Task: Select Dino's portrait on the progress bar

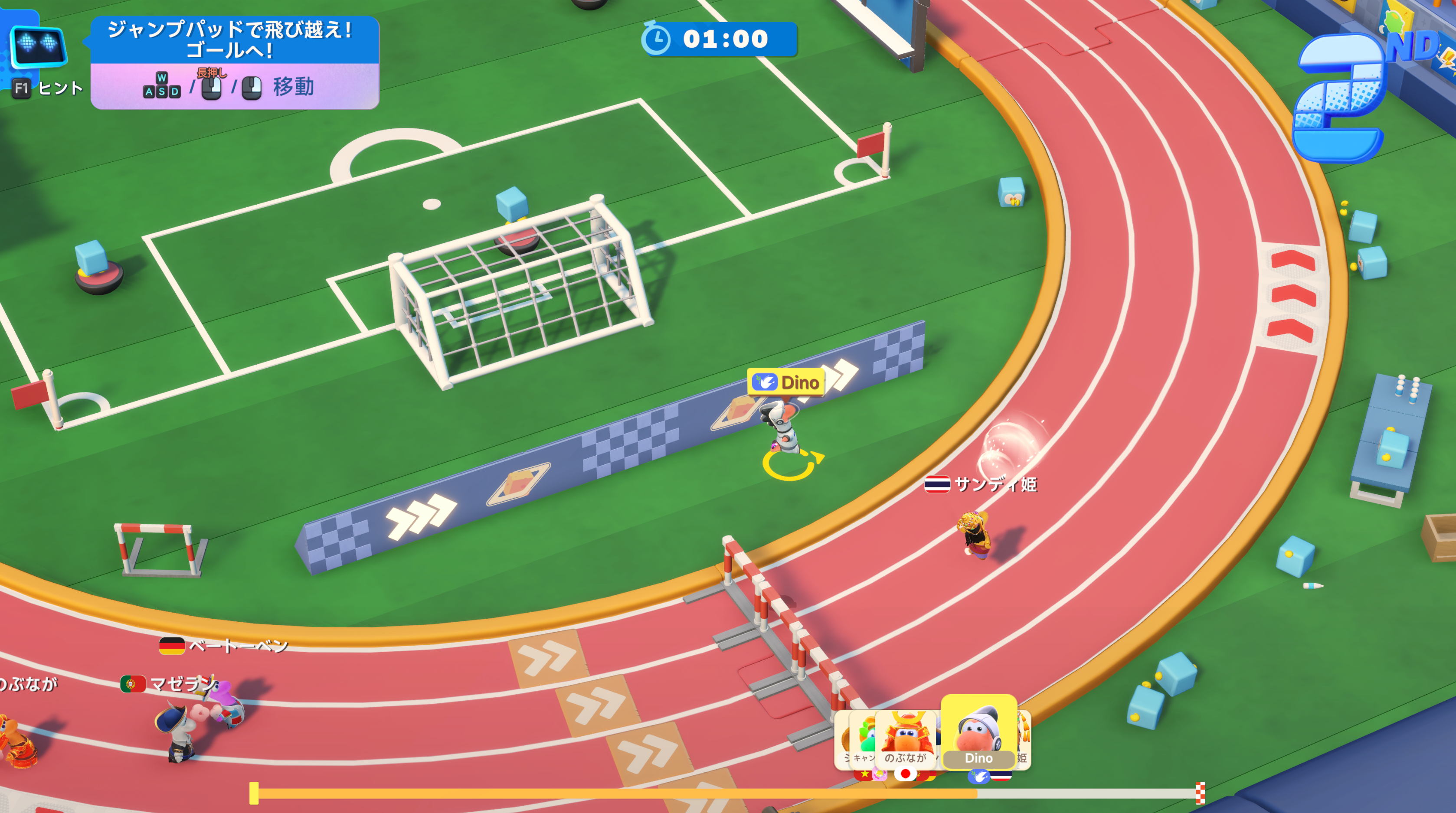Action: [978, 731]
